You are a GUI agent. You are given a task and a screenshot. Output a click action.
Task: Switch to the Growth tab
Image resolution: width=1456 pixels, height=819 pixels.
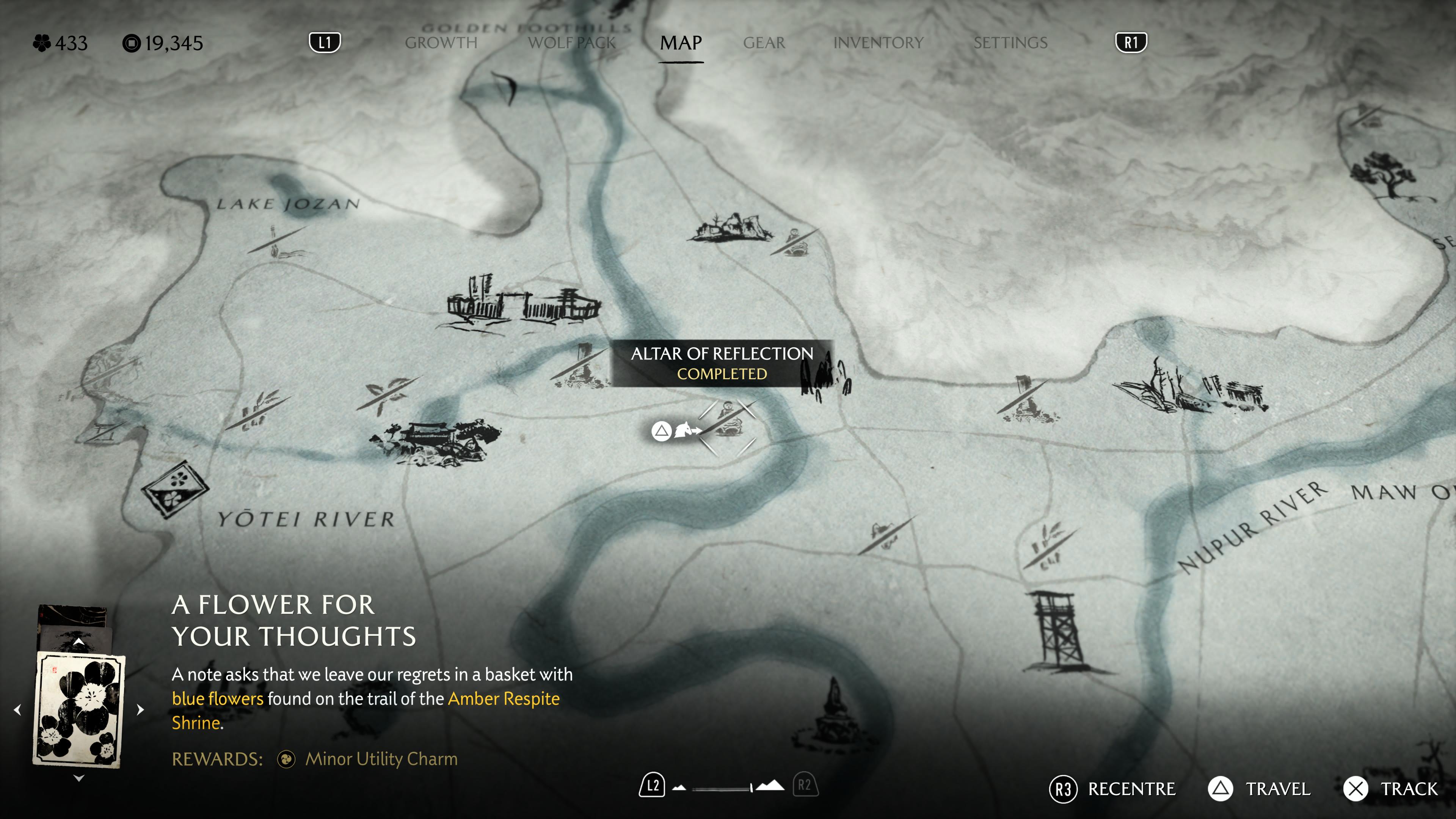pyautogui.click(x=441, y=43)
